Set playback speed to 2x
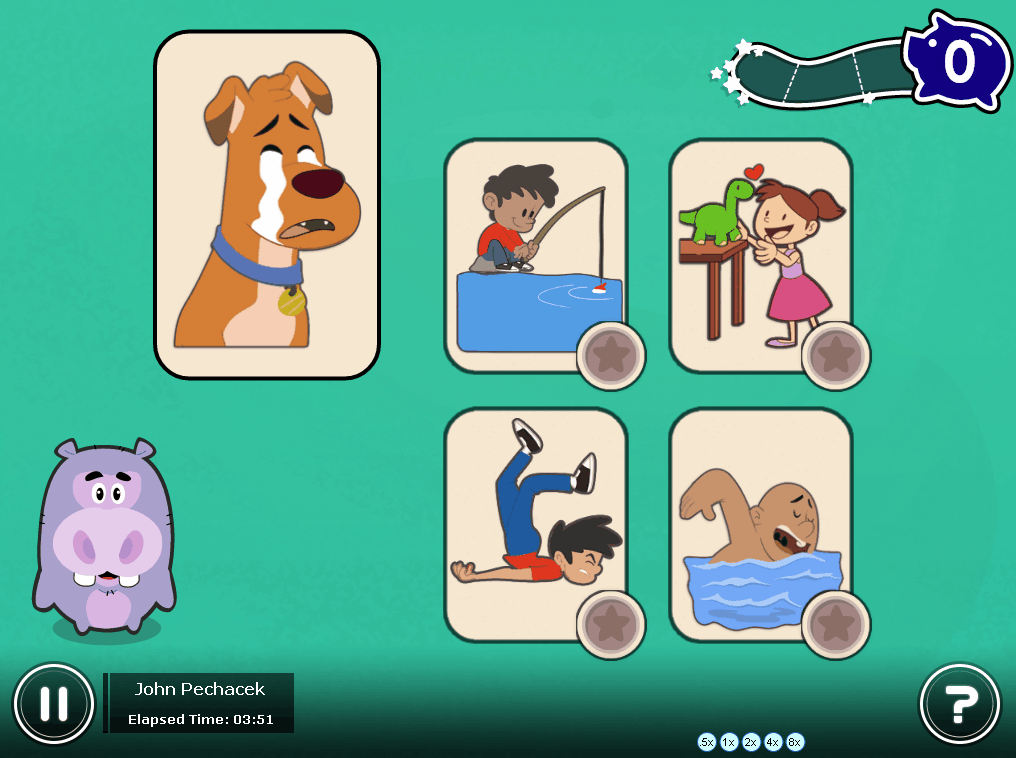Viewport: 1016px width, 758px height. tap(751, 742)
